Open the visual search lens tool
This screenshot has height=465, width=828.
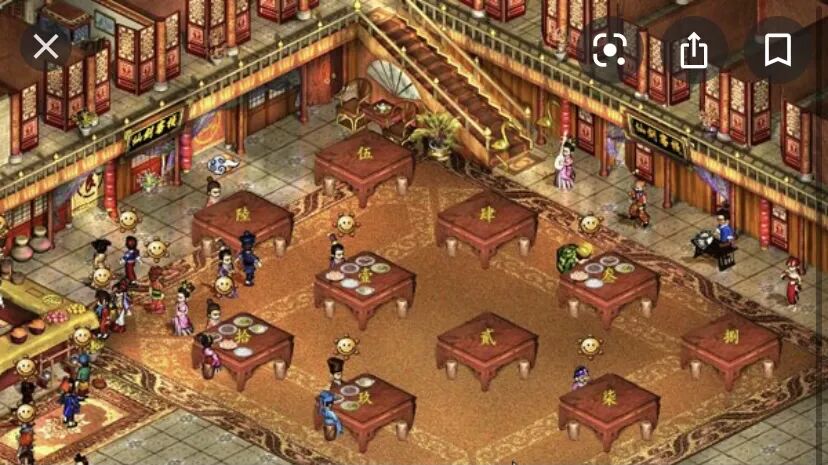click(x=609, y=50)
